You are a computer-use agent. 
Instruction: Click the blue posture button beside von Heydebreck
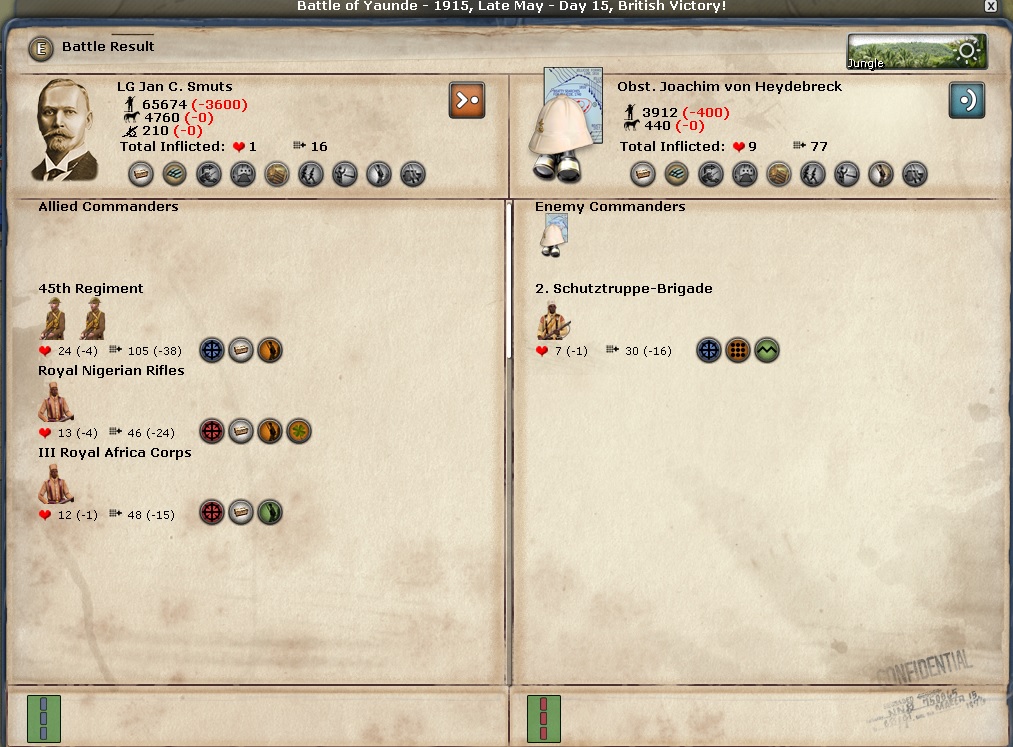(967, 100)
